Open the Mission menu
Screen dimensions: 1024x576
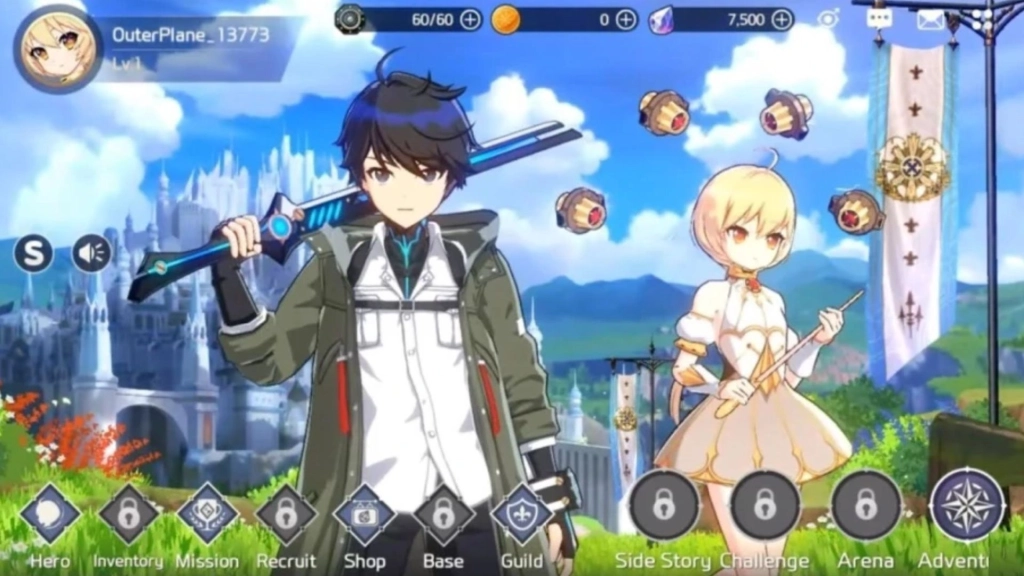tap(207, 514)
